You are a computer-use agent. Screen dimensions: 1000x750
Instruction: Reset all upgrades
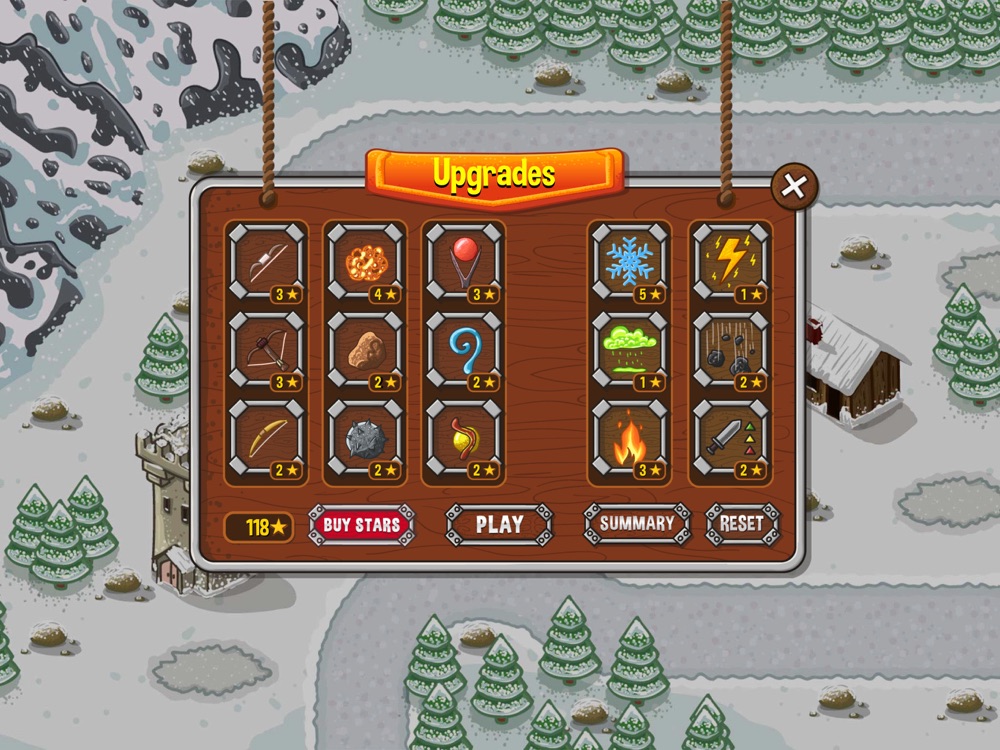tap(742, 523)
